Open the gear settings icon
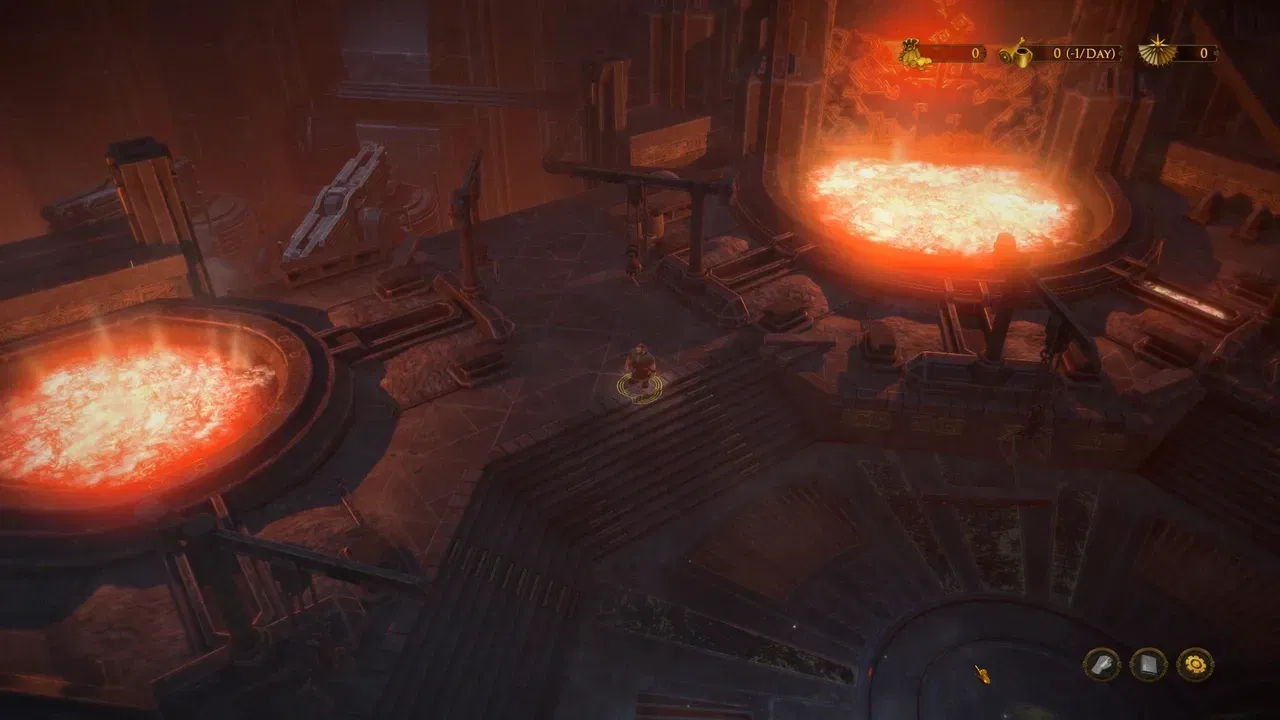1280x720 pixels. pos(1196,663)
